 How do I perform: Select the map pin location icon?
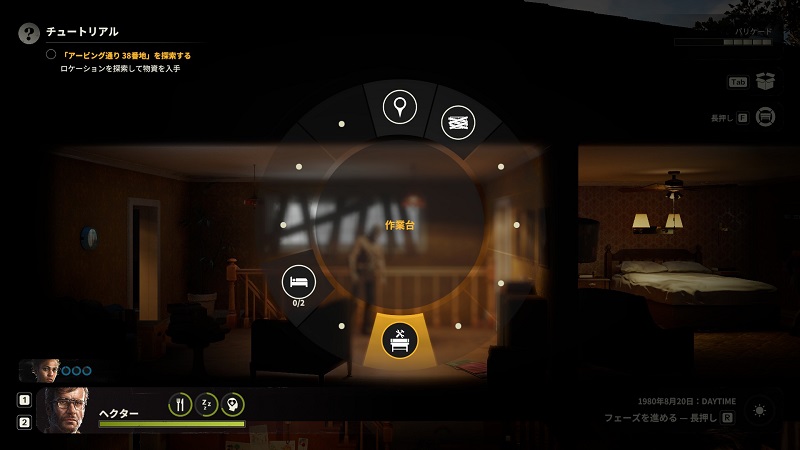coord(400,105)
